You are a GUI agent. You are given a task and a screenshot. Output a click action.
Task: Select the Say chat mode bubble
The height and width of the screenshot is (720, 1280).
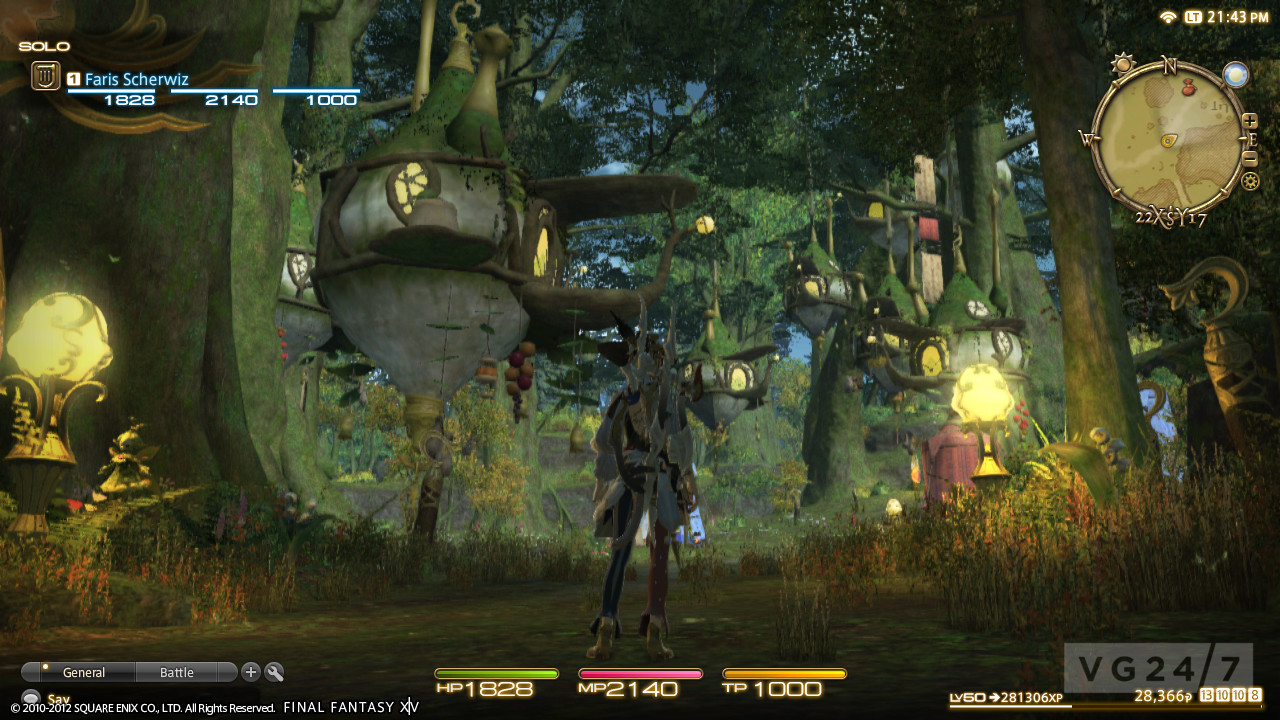click(x=31, y=699)
